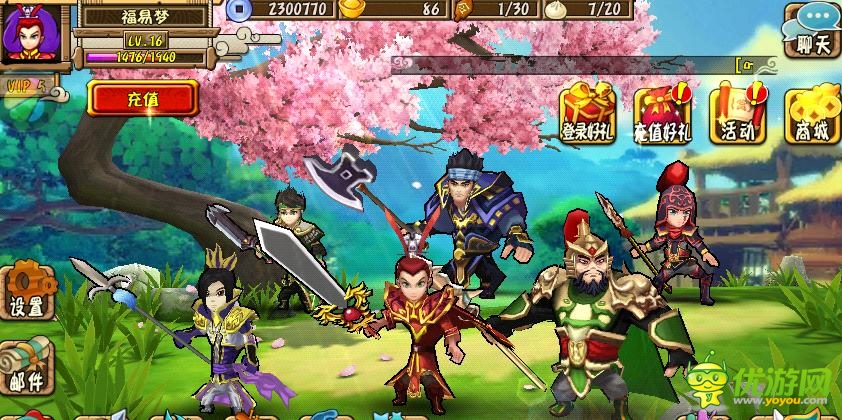842x420 pixels.
Task: Check the 邮件 mail inbox
Action: click(27, 367)
